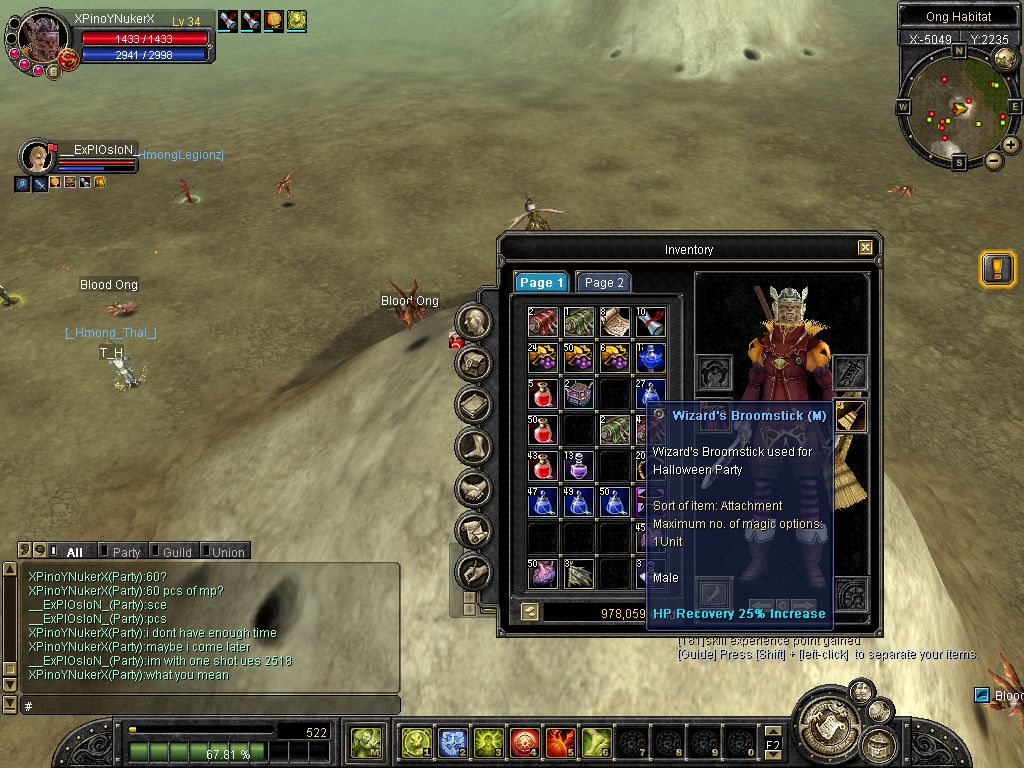
Task: Select inventory Page 1 tab
Action: [541, 283]
